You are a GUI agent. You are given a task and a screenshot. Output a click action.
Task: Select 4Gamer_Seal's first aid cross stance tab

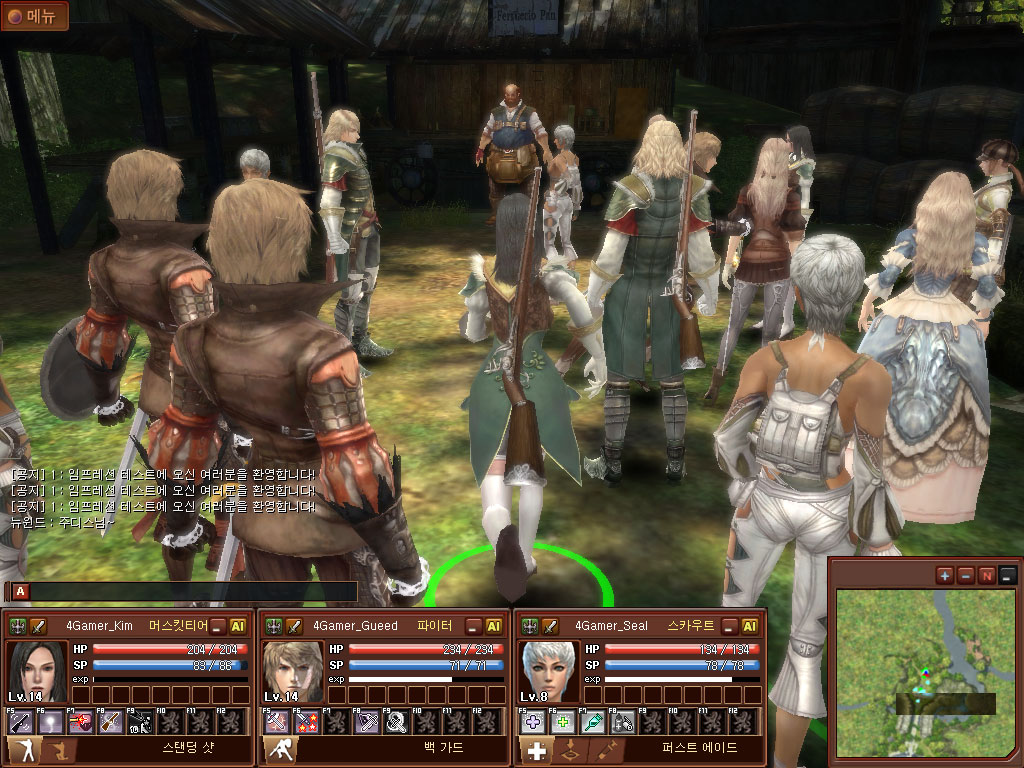(537, 751)
